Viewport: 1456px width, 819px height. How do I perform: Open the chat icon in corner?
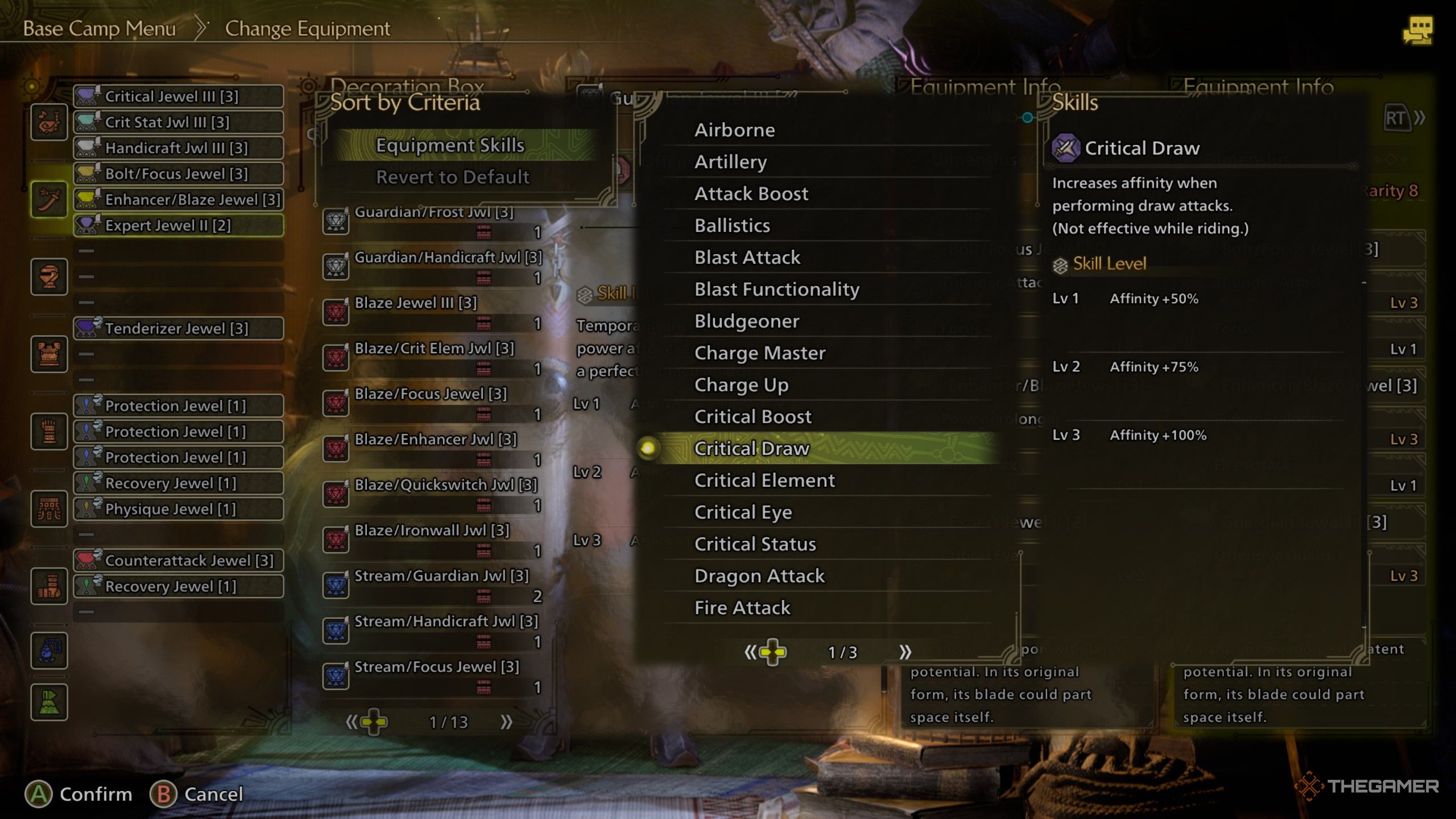1417,31
